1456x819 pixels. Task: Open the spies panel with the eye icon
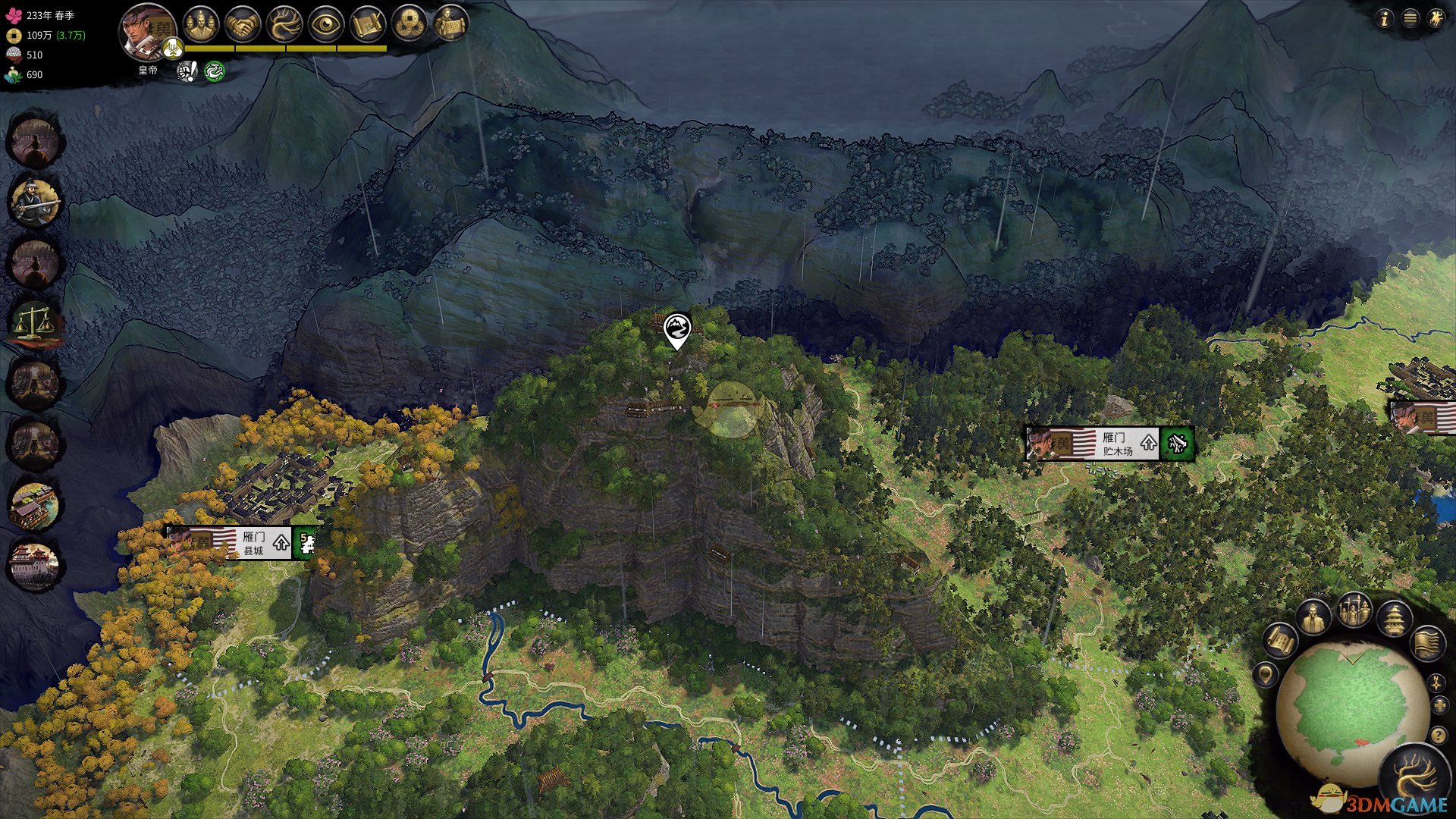(x=326, y=24)
